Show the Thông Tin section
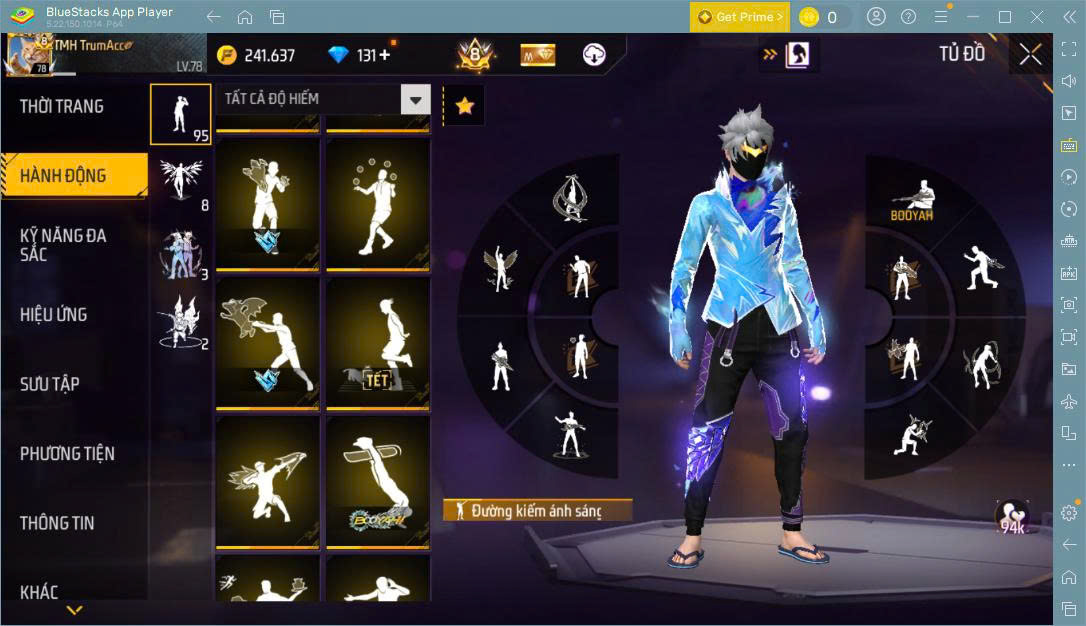Screen dimensions: 1086x626 [57, 523]
